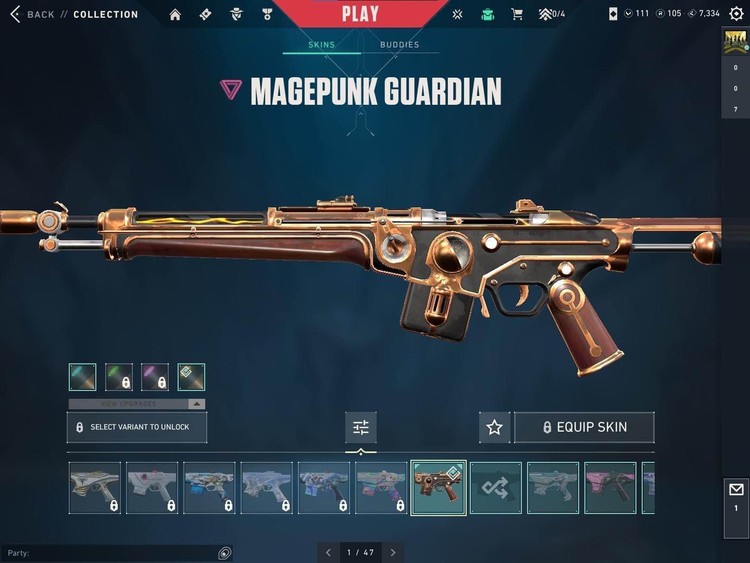Image resolution: width=750 pixels, height=563 pixels.
Task: Open the store cart icon
Action: (x=517, y=14)
